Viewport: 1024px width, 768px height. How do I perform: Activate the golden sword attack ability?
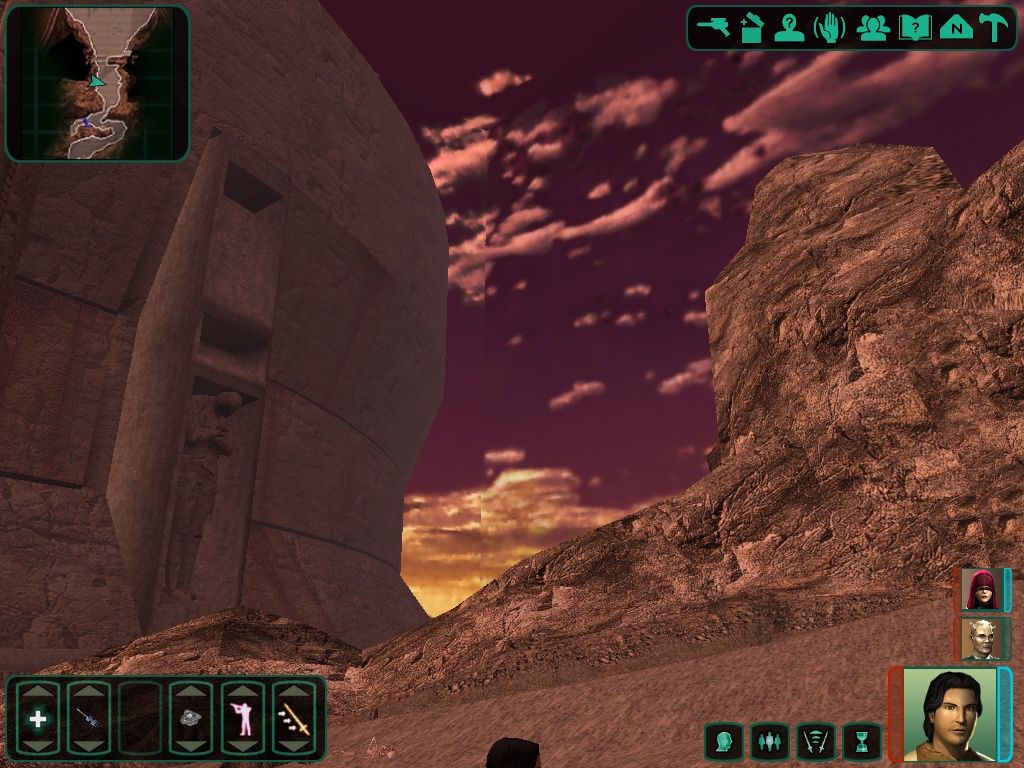pos(294,718)
